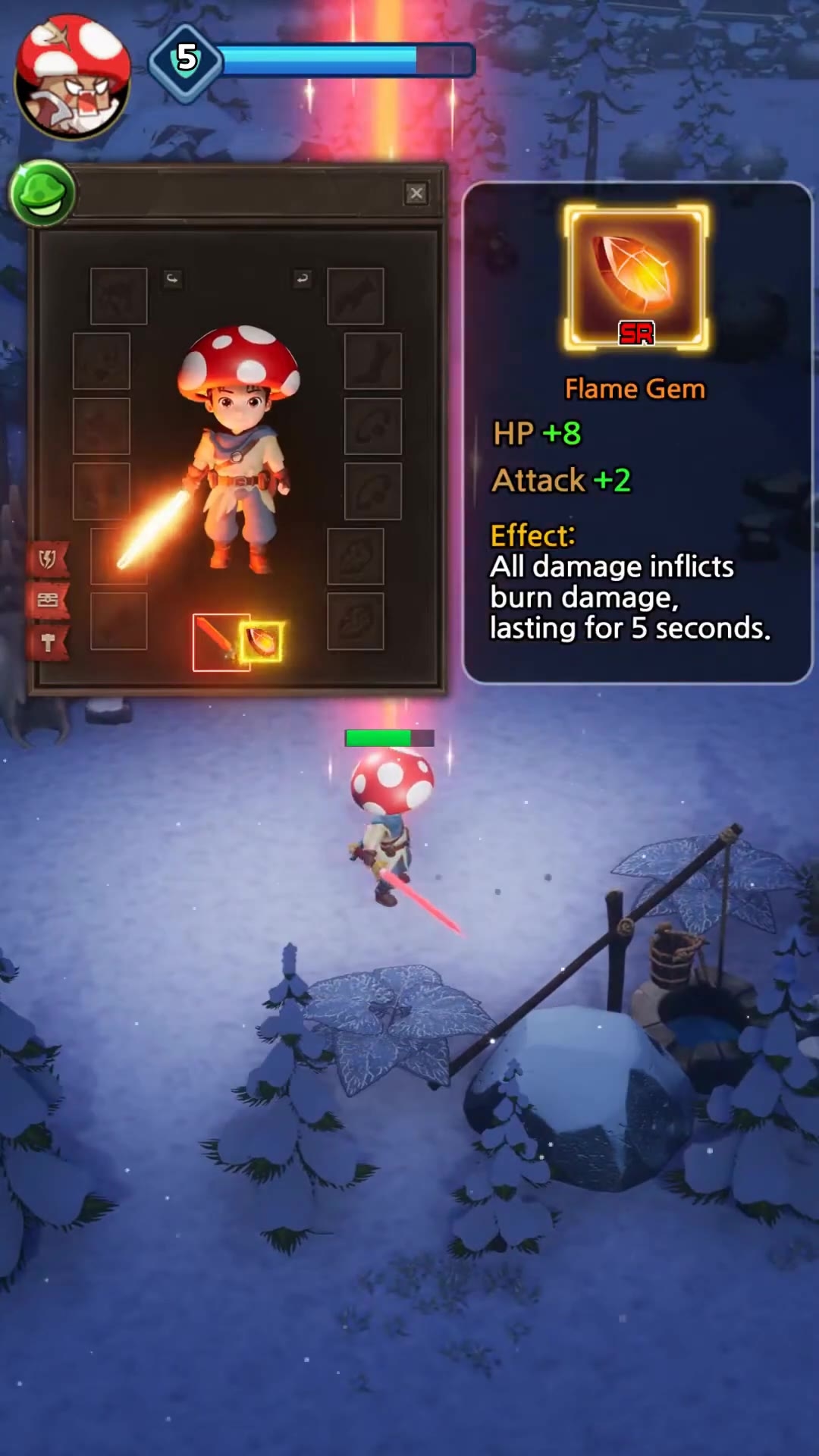
Task: Open the lightning shield tab
Action: coord(48,560)
